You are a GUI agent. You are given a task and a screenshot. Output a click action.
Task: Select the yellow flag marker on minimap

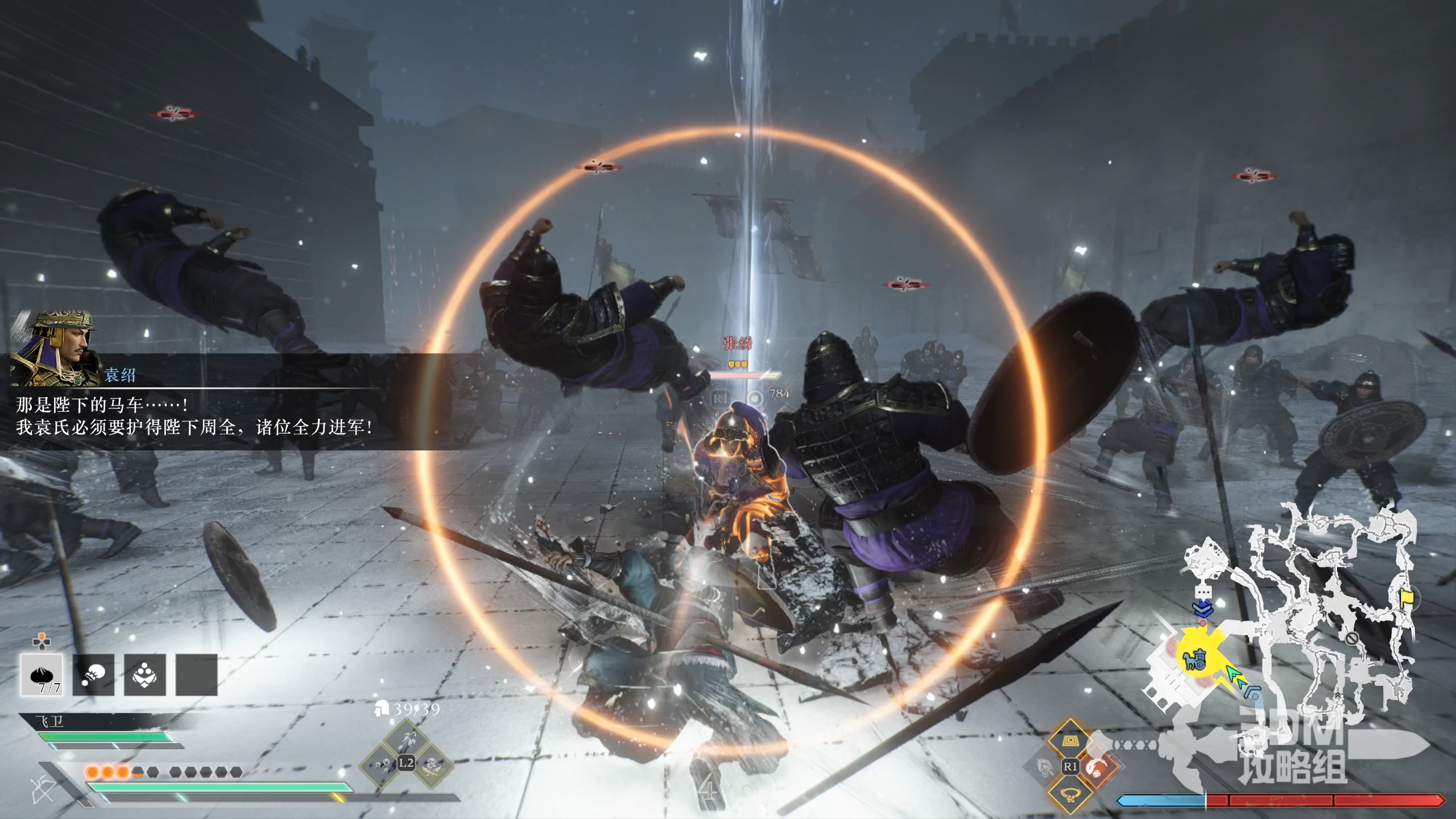(1405, 598)
